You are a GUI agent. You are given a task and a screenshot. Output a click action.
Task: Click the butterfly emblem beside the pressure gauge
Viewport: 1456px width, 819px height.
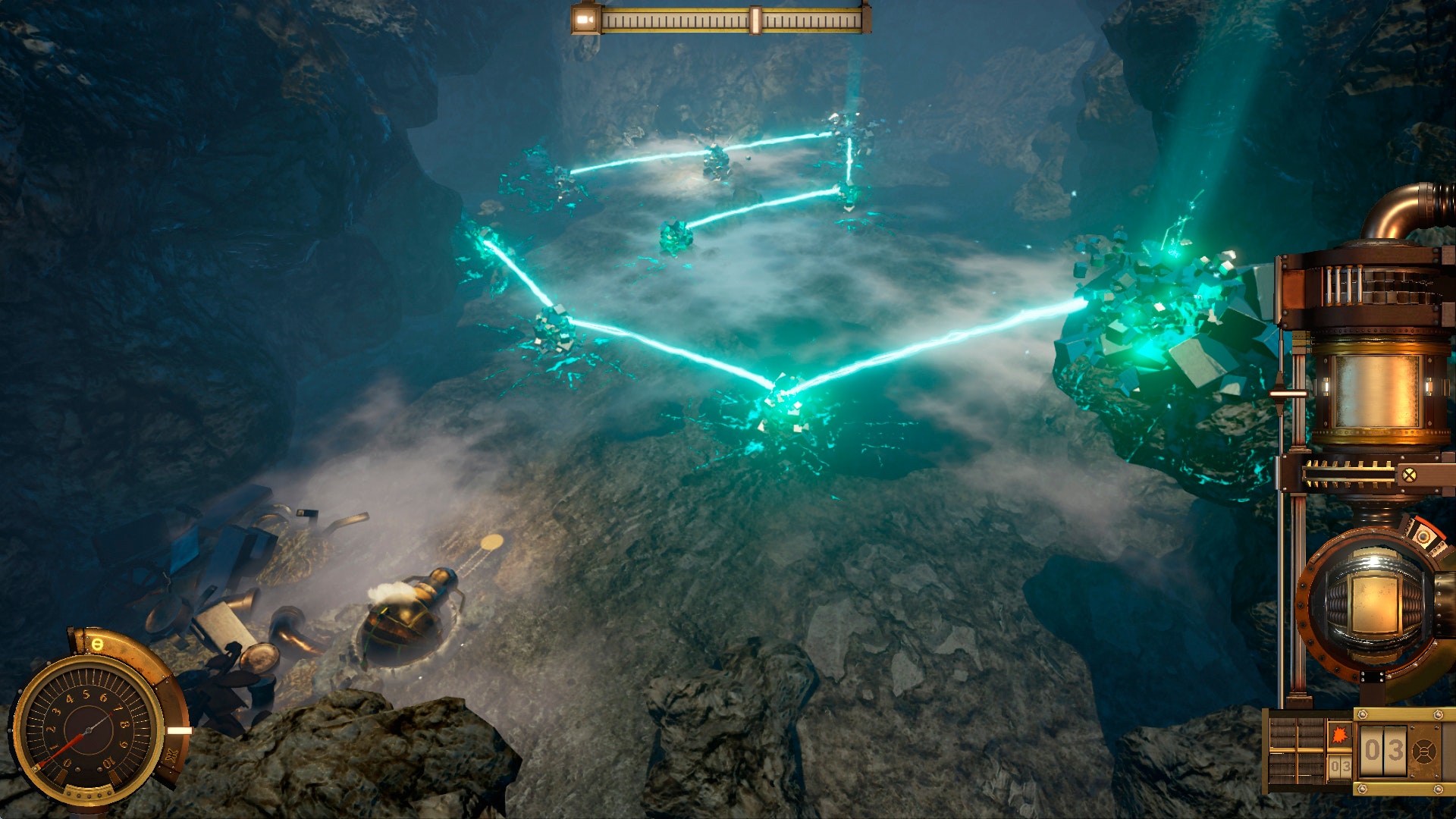click(171, 755)
